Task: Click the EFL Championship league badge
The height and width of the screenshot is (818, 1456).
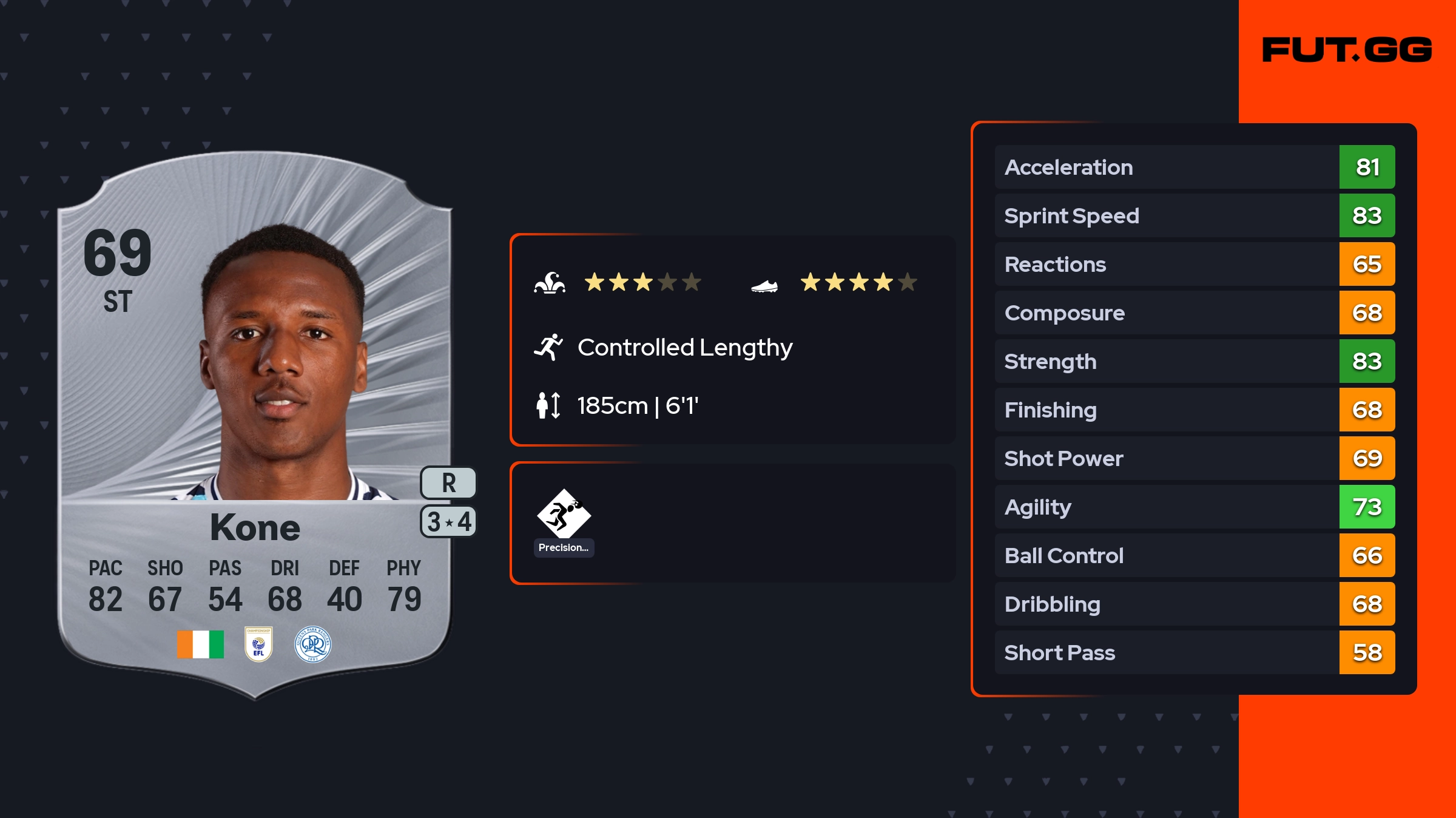Action: tap(258, 644)
